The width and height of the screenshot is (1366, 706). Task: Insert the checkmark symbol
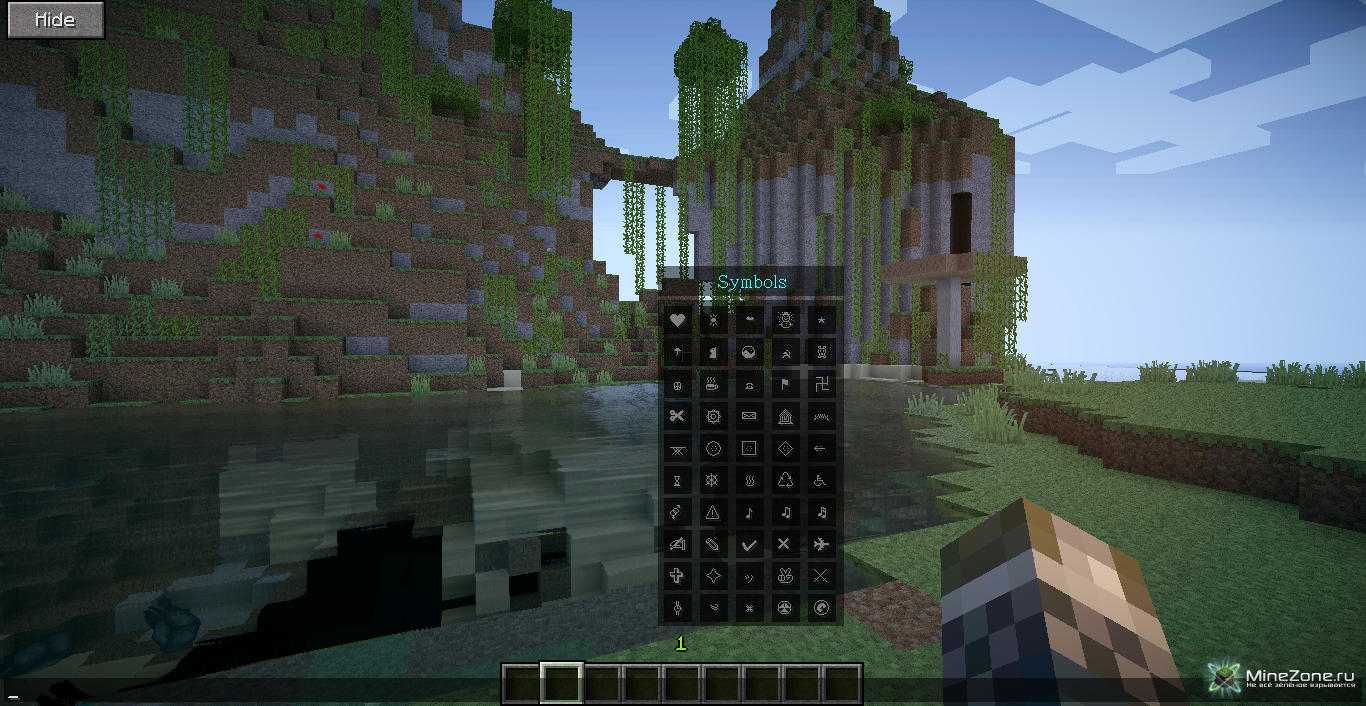749,545
